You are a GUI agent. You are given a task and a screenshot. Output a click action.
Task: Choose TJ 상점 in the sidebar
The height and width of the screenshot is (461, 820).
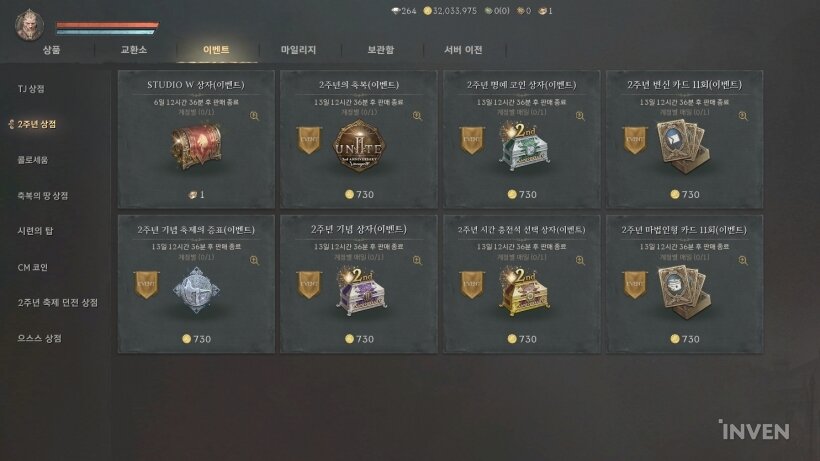point(31,89)
